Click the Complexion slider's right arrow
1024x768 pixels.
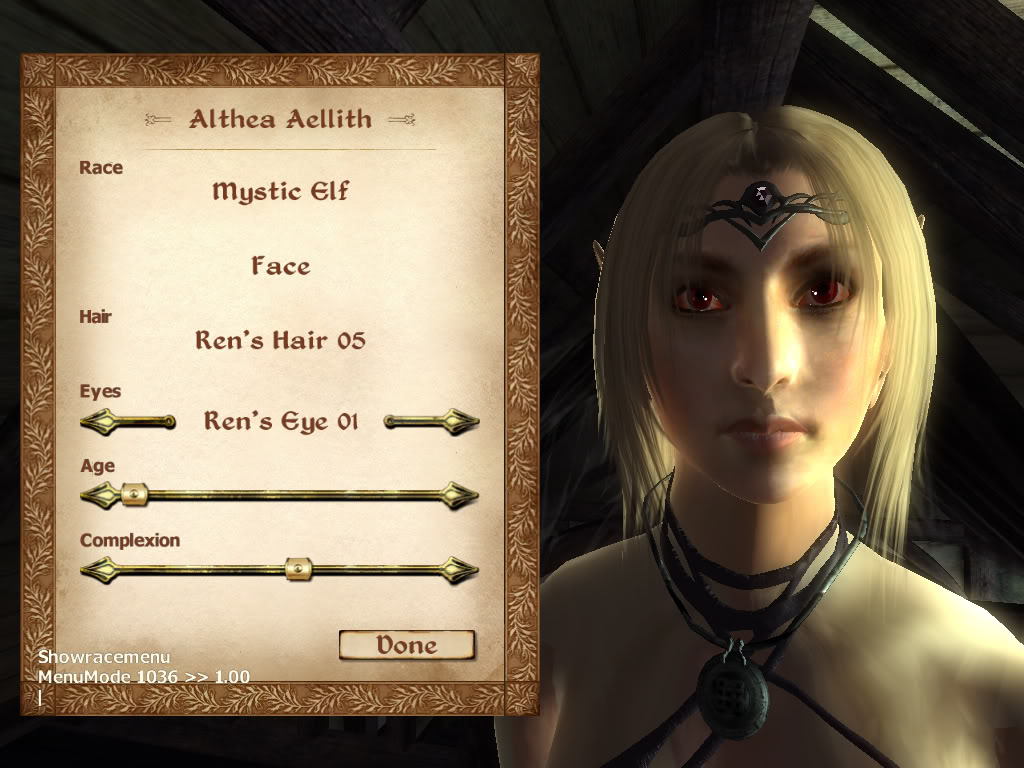point(461,570)
